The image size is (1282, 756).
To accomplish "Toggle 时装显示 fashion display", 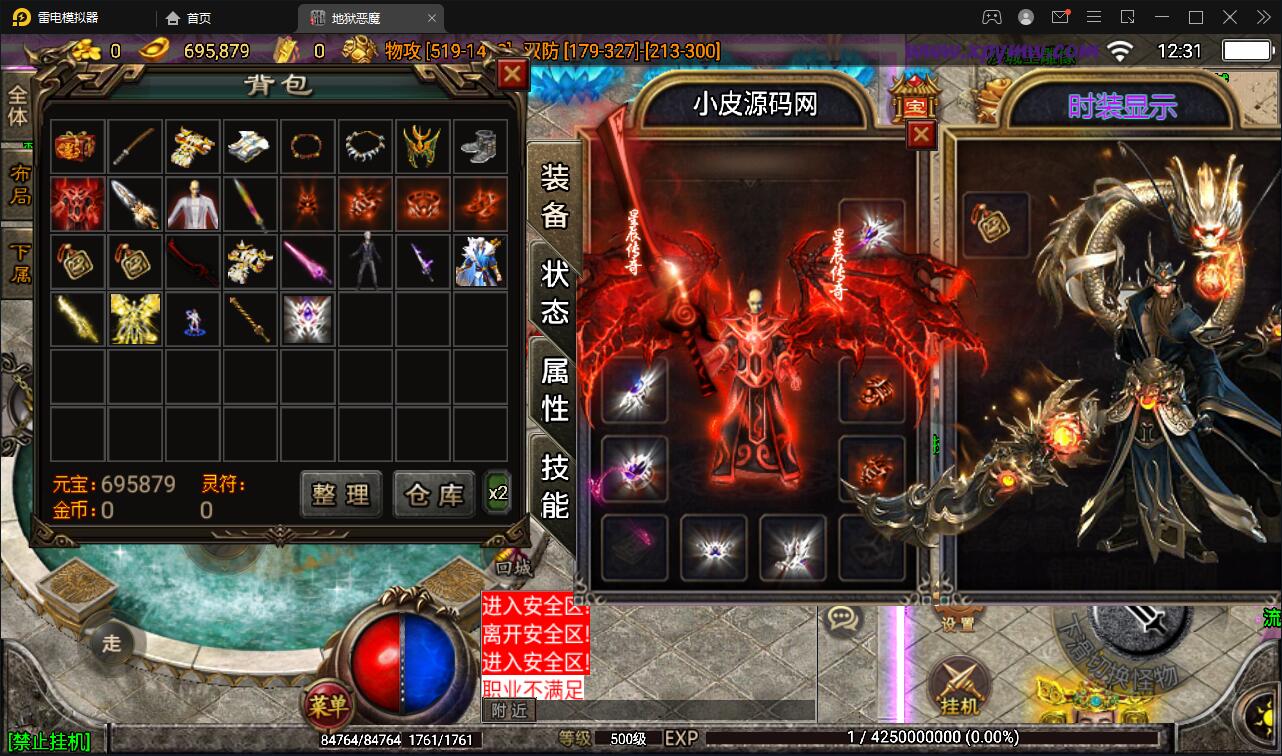I will coord(1122,103).
